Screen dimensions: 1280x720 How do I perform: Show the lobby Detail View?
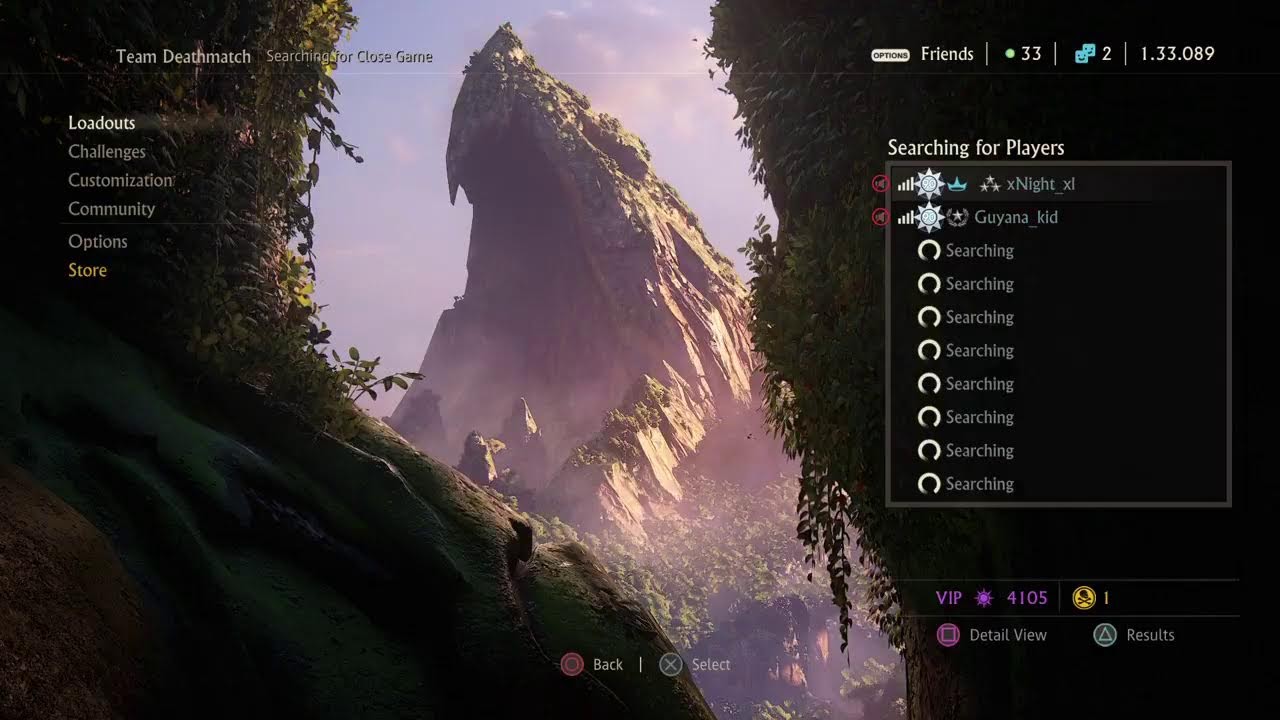(1007, 635)
